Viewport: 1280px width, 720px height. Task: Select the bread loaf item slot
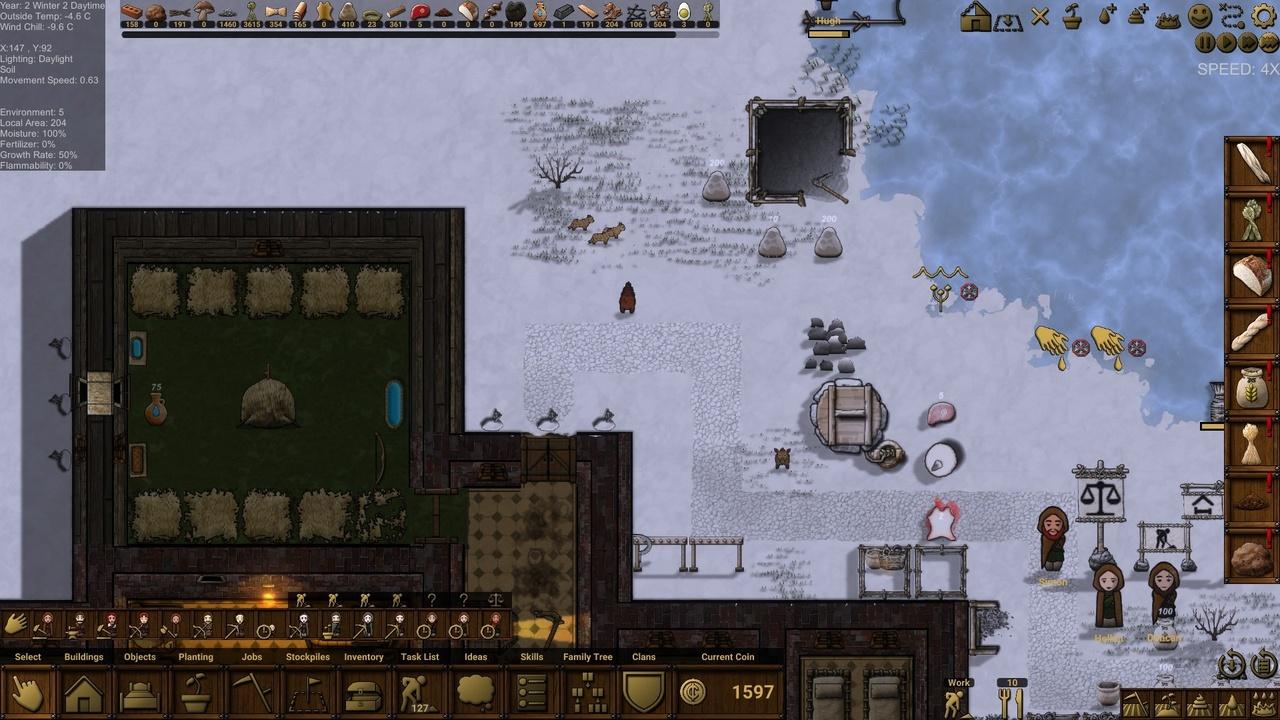pyautogui.click(x=1251, y=275)
